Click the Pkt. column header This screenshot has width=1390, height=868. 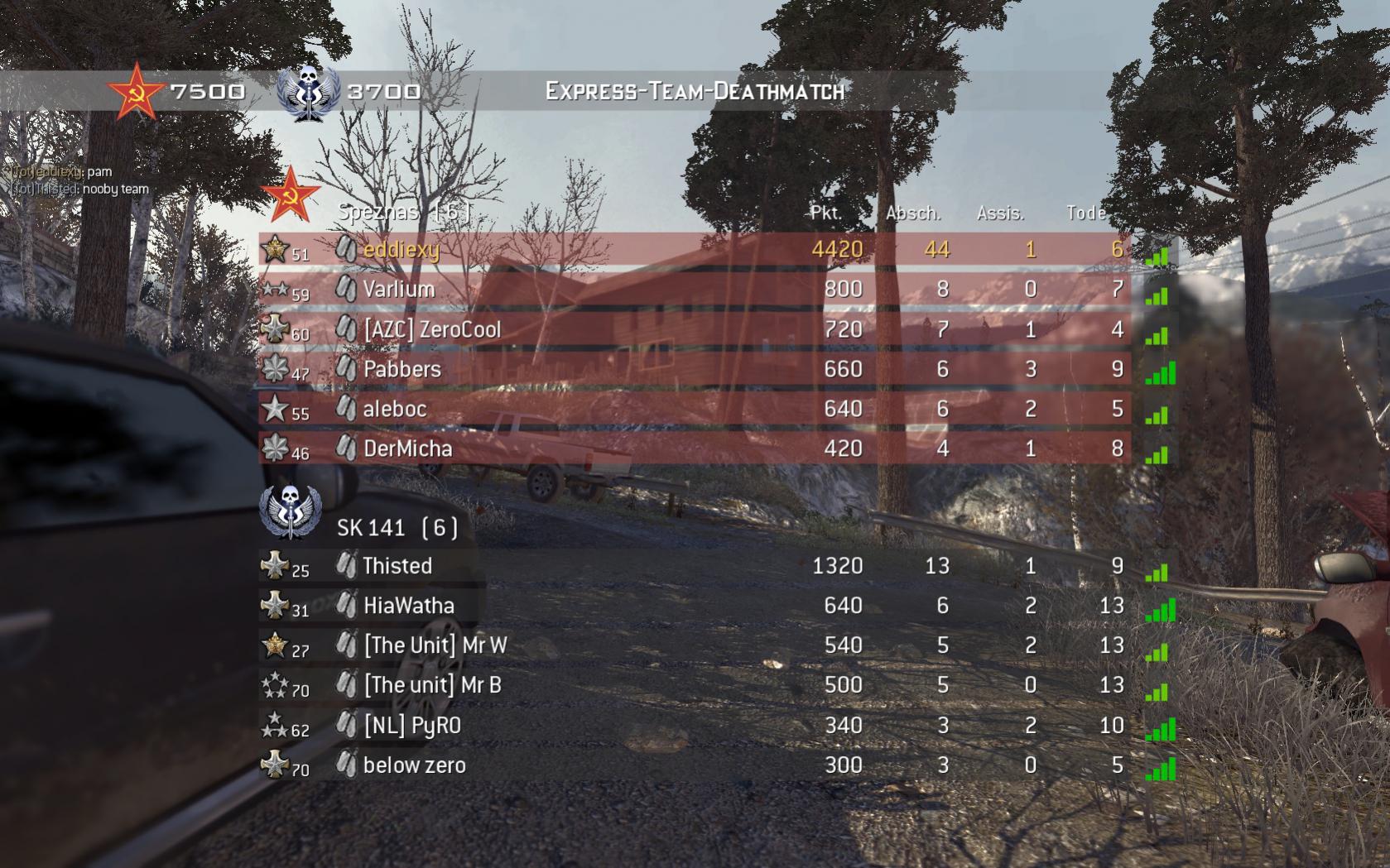tap(825, 212)
